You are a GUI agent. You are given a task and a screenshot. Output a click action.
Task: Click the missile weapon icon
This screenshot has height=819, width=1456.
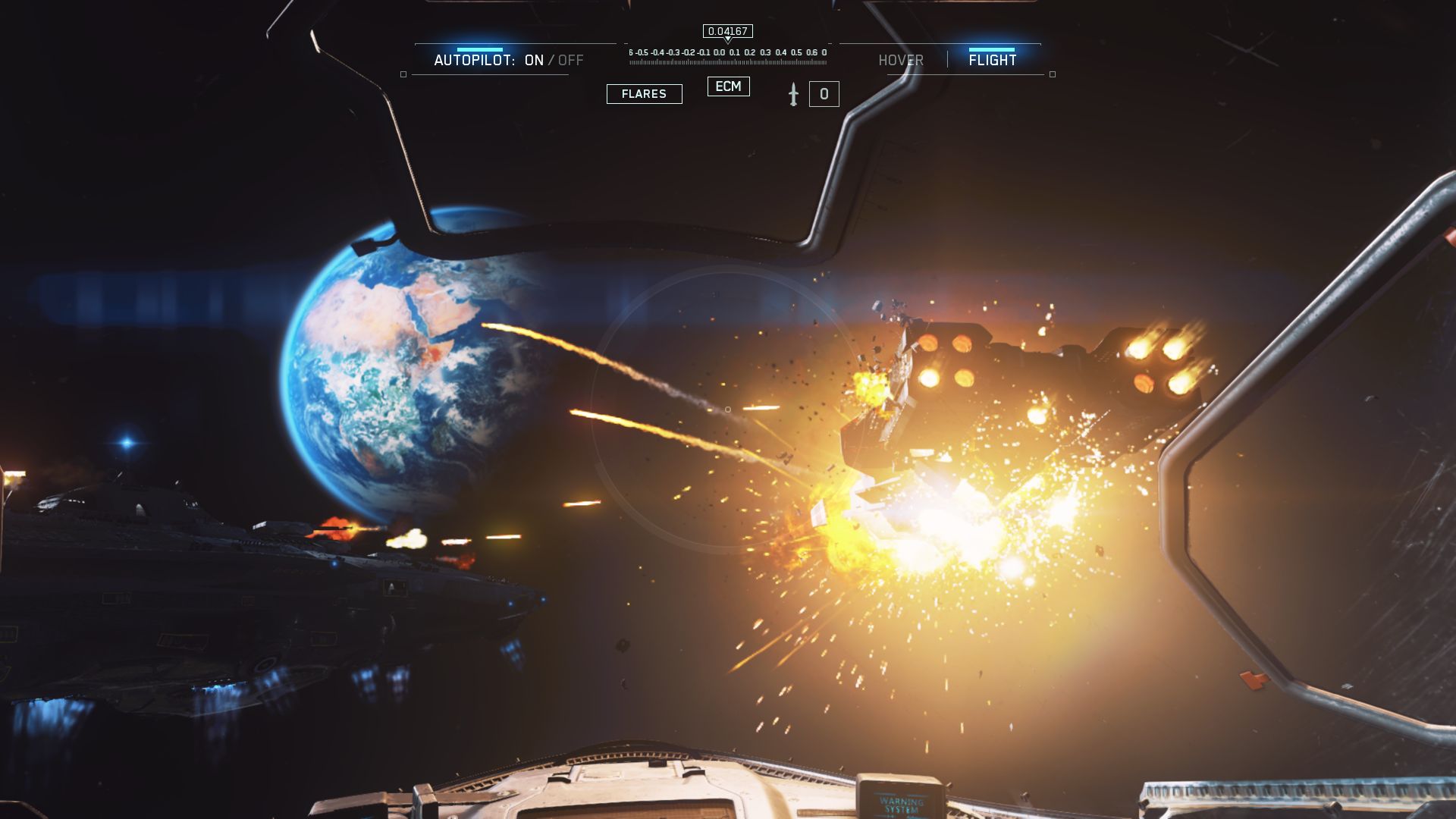click(x=793, y=94)
